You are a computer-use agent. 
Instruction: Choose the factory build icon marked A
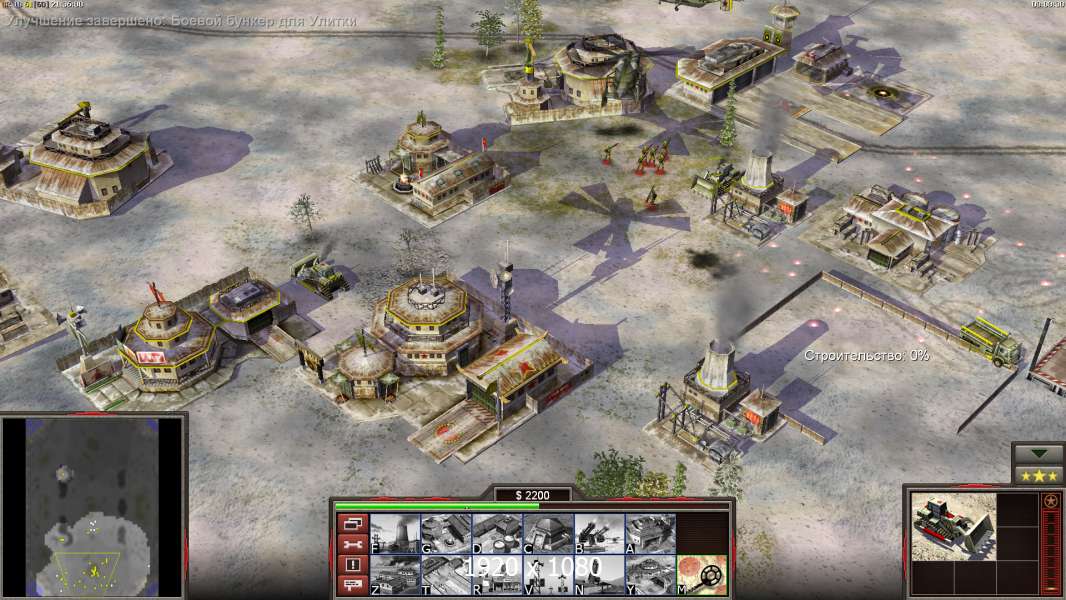(x=650, y=533)
